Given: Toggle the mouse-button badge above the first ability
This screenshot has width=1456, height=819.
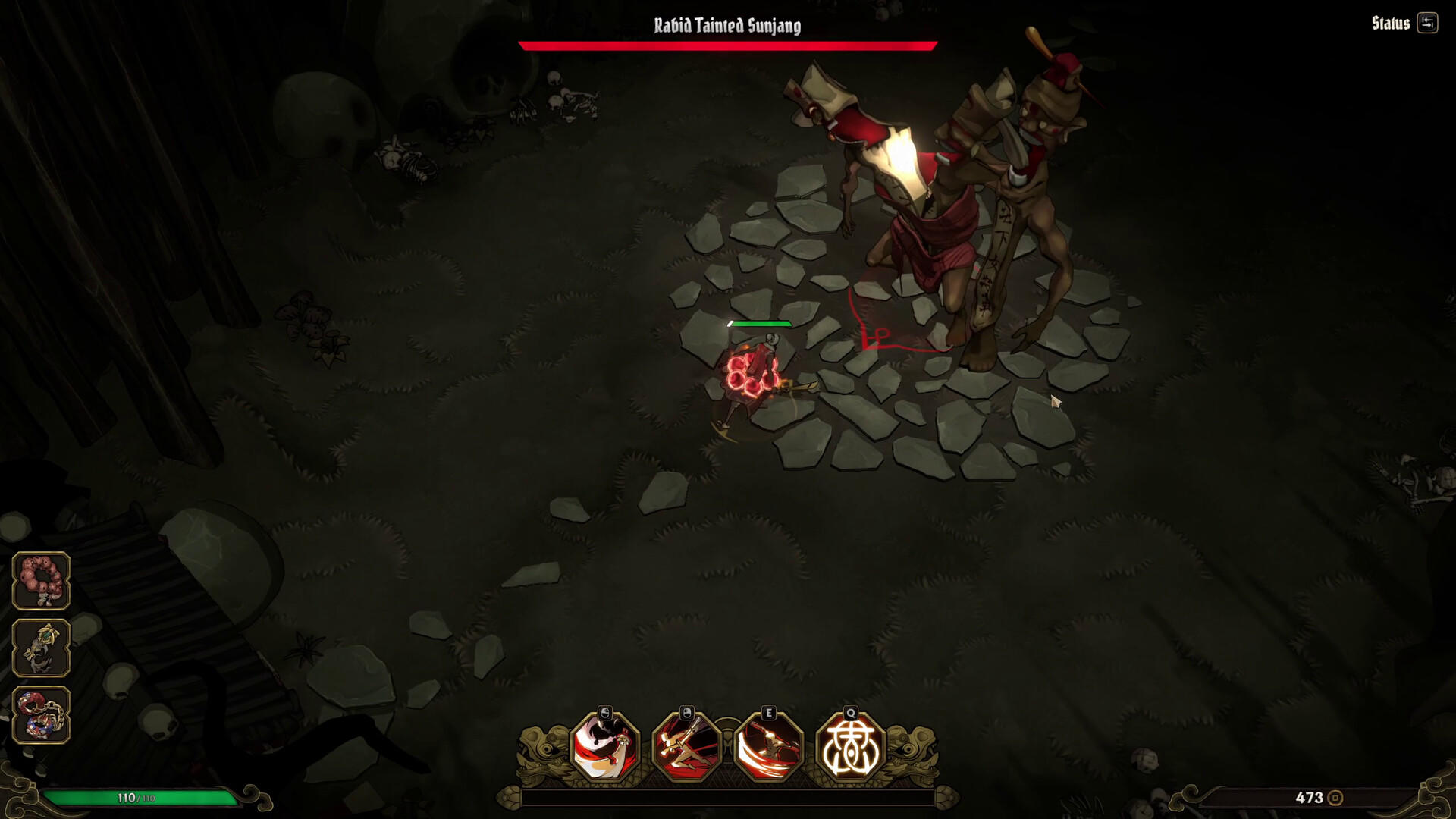Looking at the screenshot, I should coord(603,712).
